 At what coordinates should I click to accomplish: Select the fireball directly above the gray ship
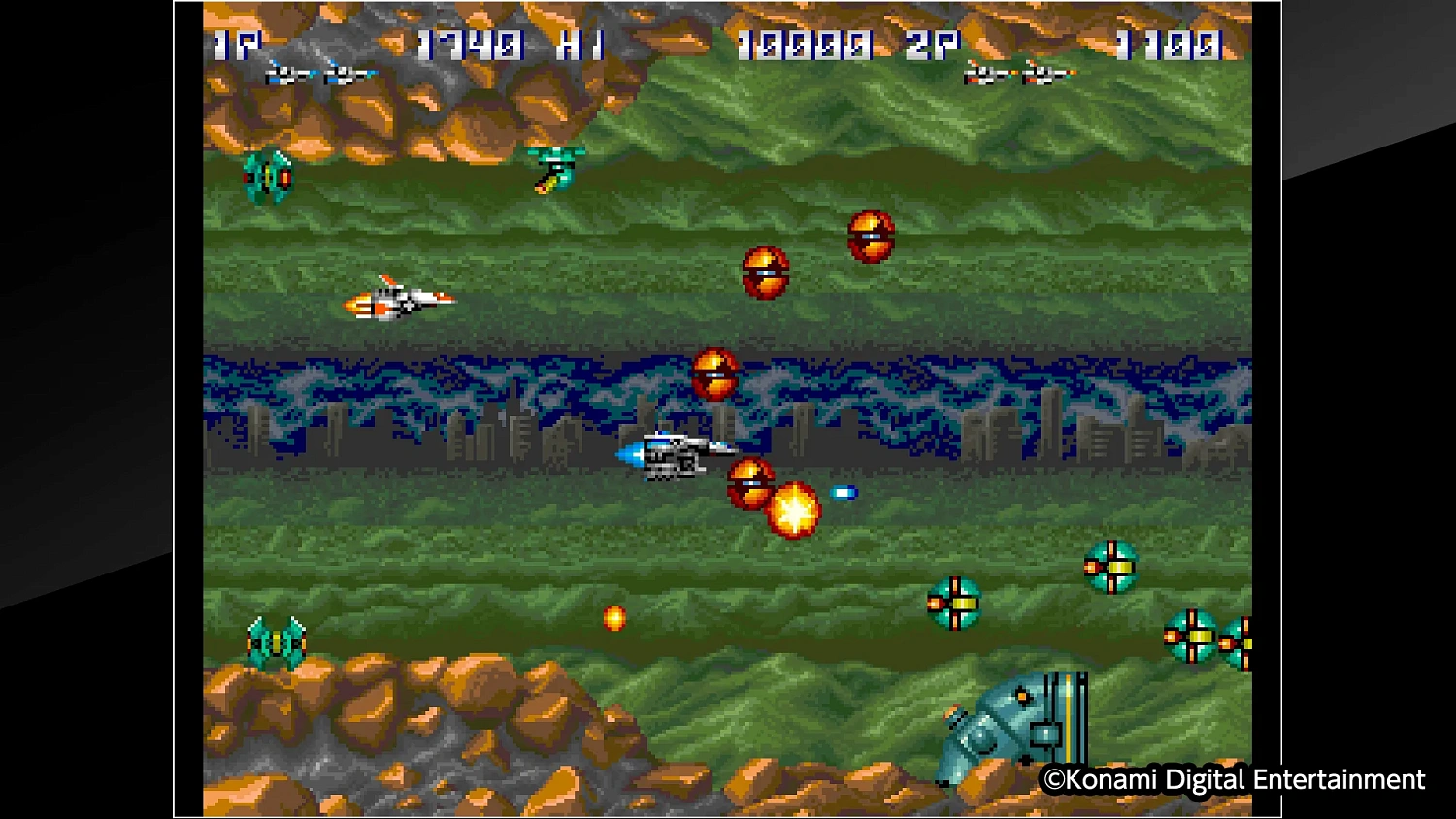click(715, 377)
